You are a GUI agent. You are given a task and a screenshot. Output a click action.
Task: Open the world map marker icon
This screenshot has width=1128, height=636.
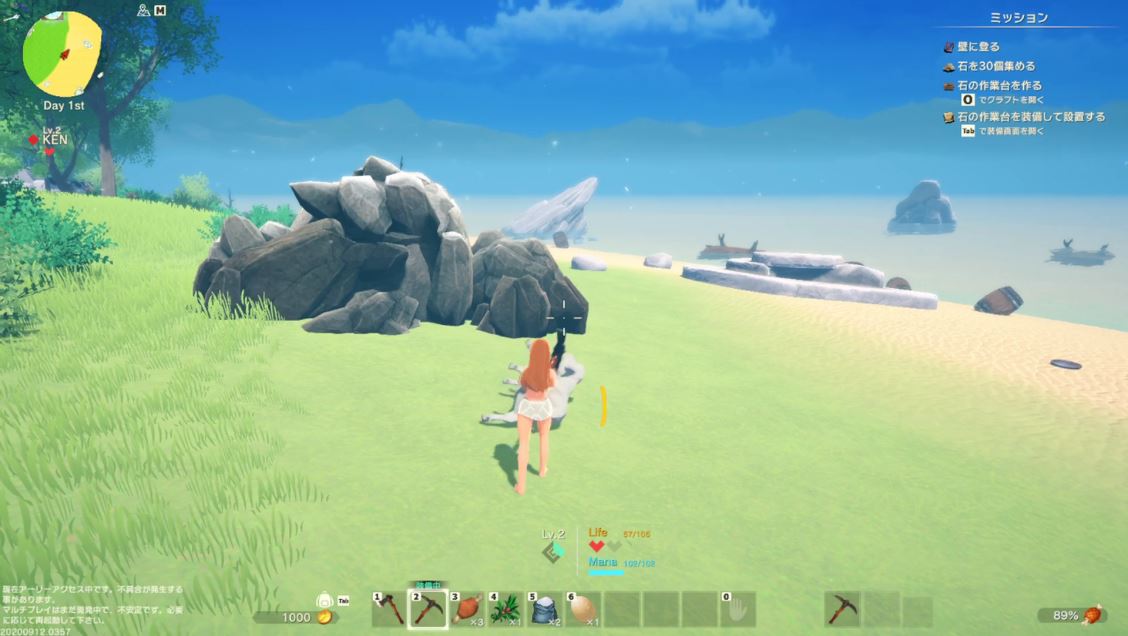coord(144,10)
